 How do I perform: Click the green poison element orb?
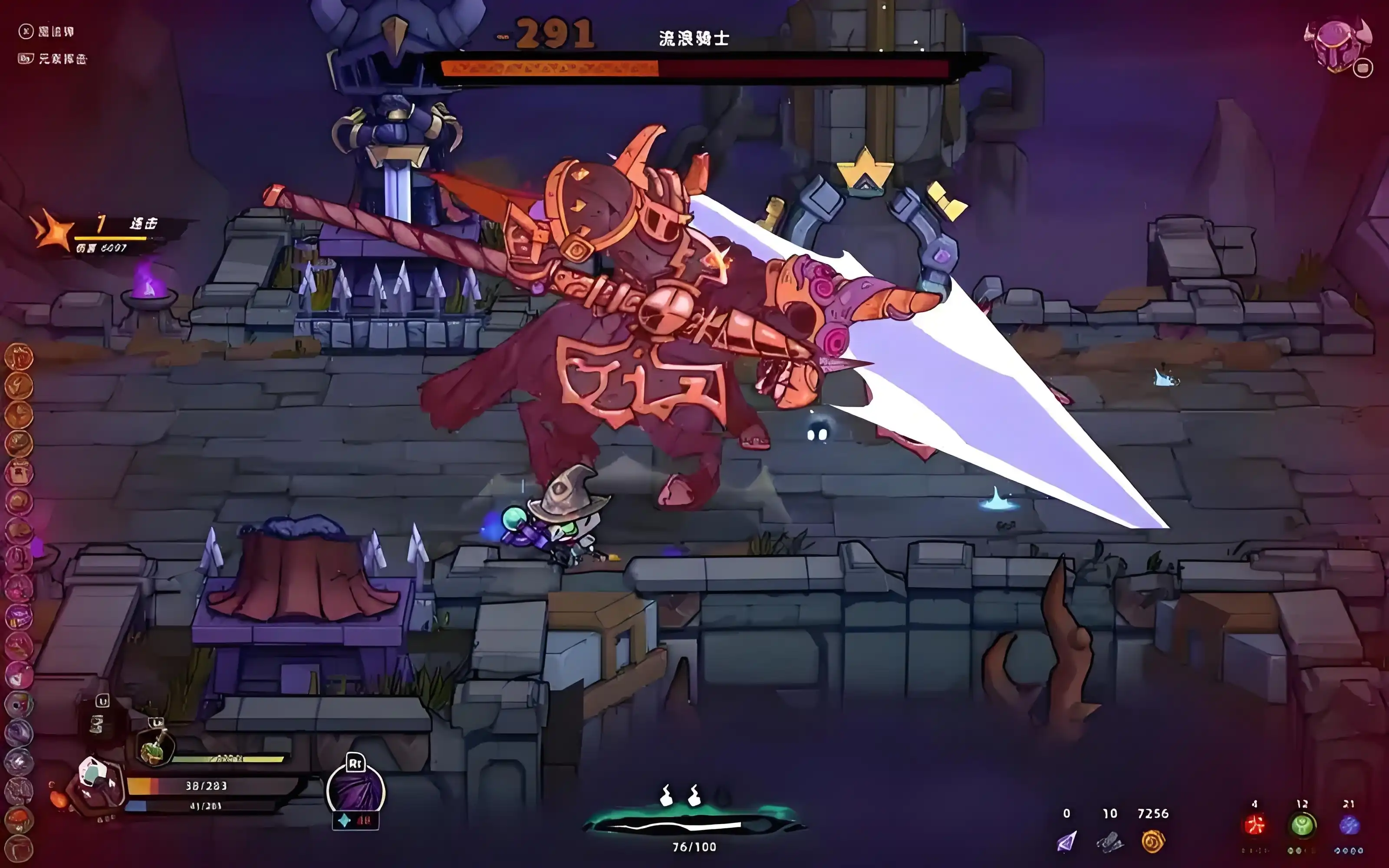coord(1302,825)
